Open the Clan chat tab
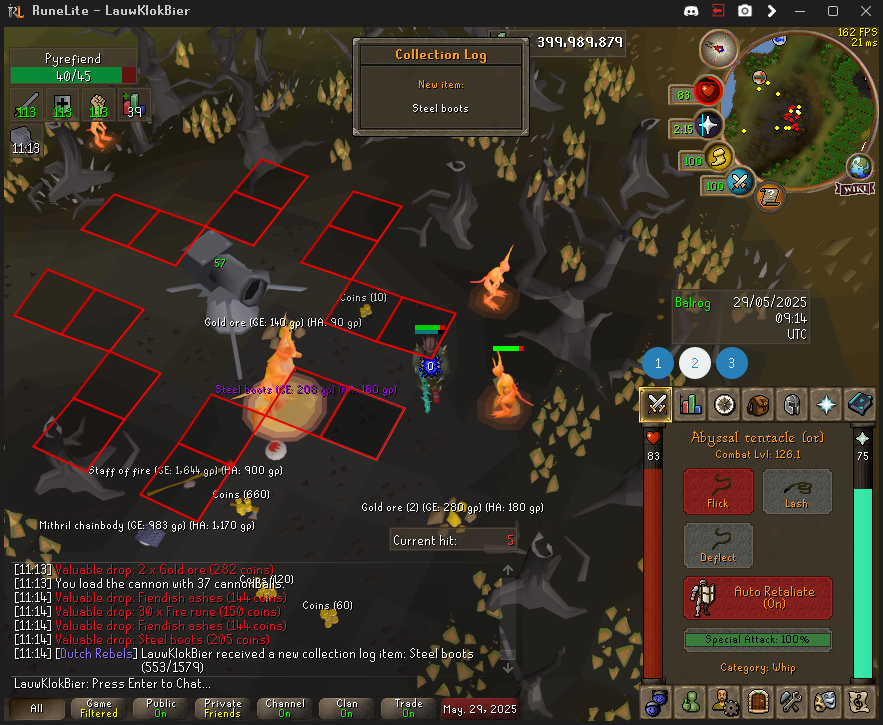 point(346,708)
